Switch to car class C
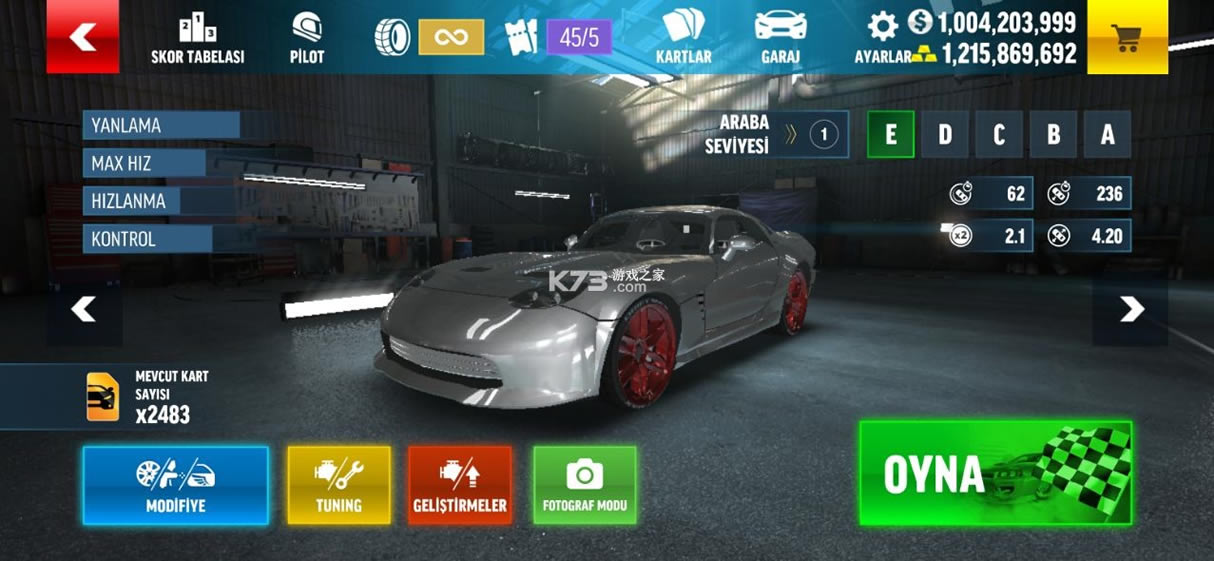This screenshot has height=561, width=1214. [998, 135]
